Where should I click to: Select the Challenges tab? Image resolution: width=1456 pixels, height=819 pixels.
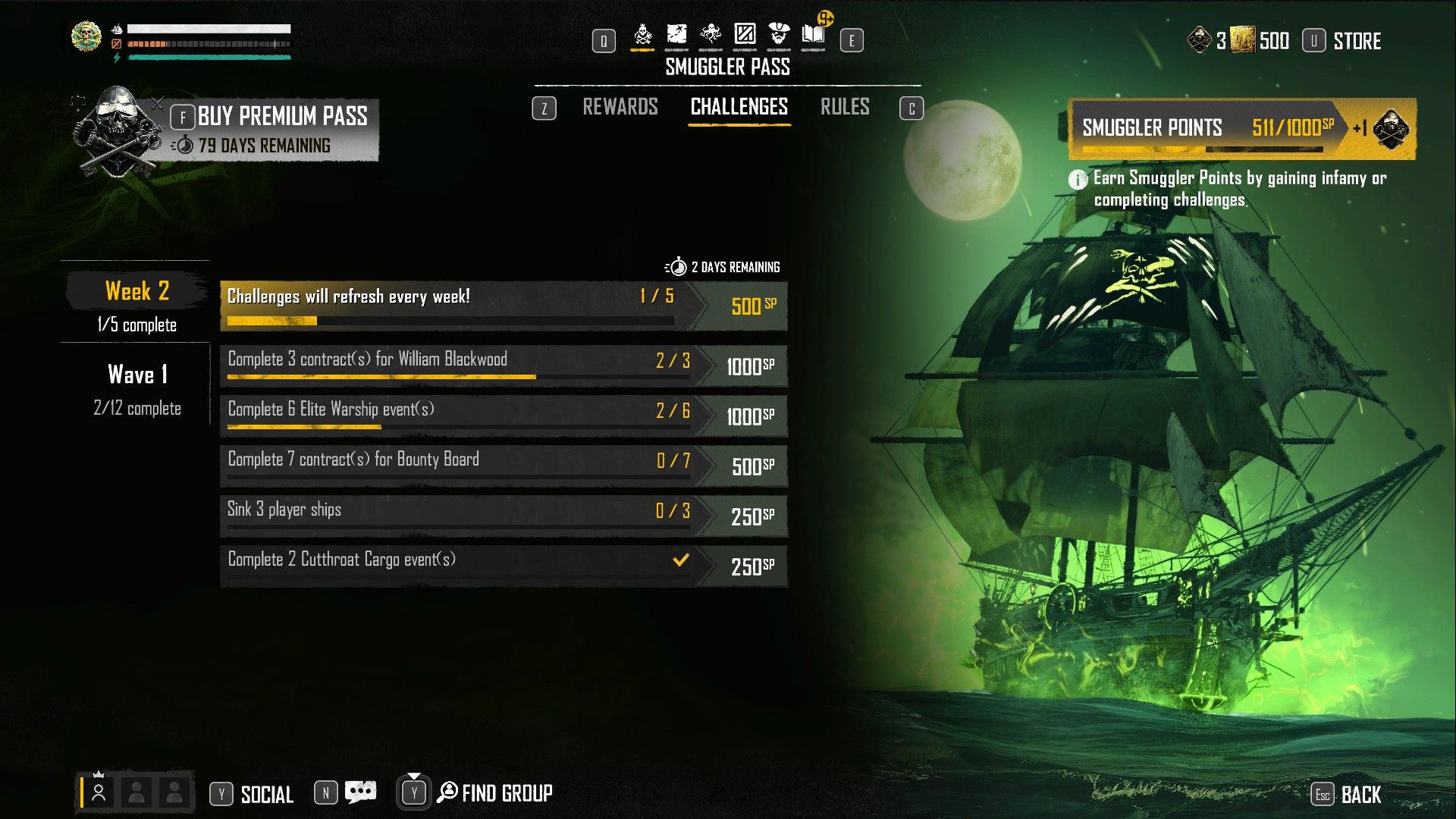(x=739, y=107)
